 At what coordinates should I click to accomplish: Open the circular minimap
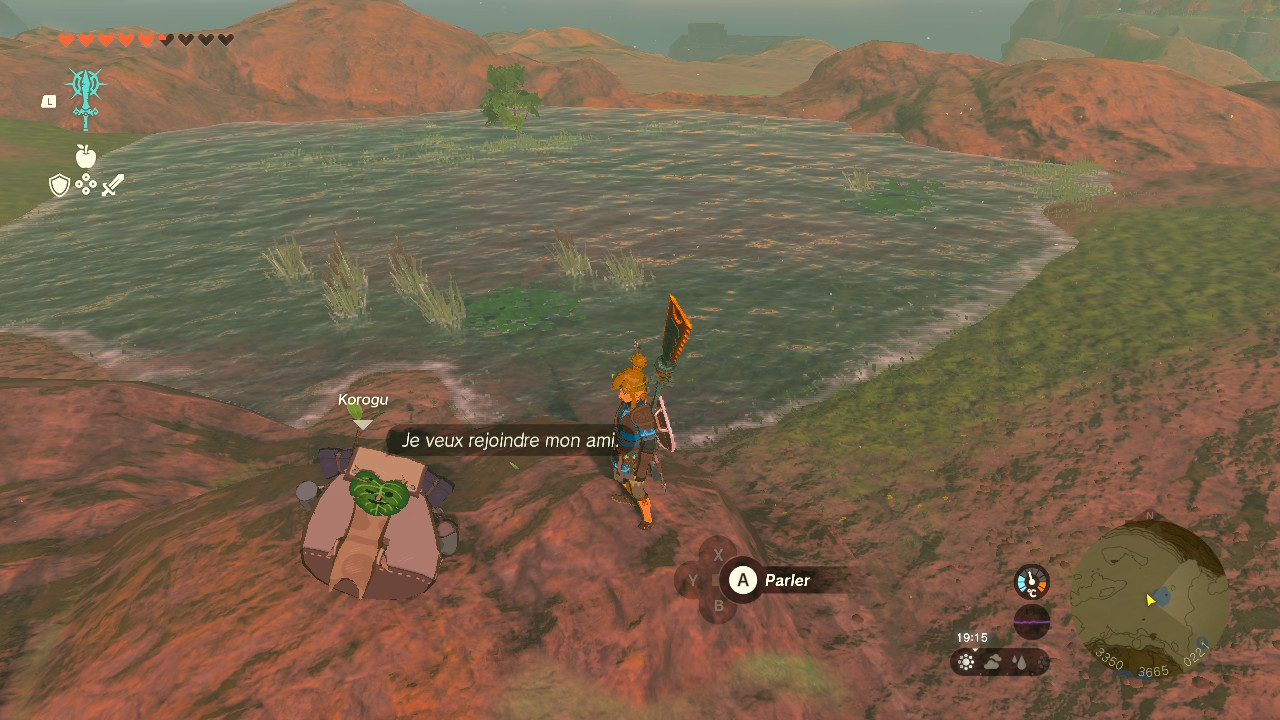pyautogui.click(x=1149, y=597)
